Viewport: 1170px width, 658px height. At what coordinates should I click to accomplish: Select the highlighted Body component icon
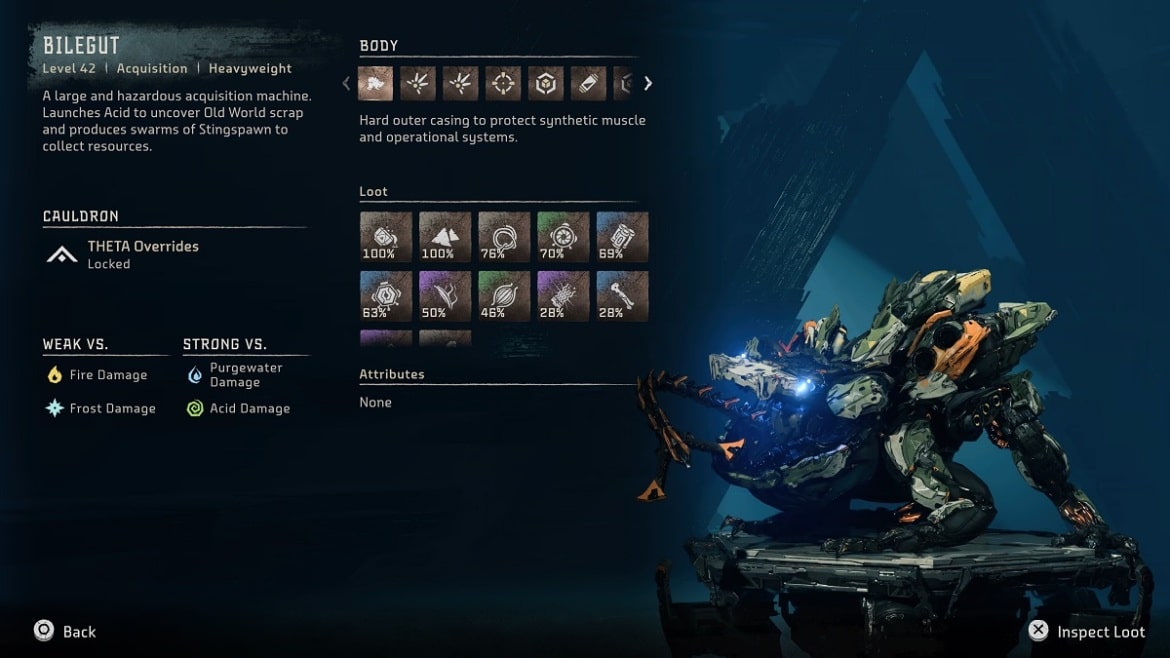pyautogui.click(x=375, y=84)
